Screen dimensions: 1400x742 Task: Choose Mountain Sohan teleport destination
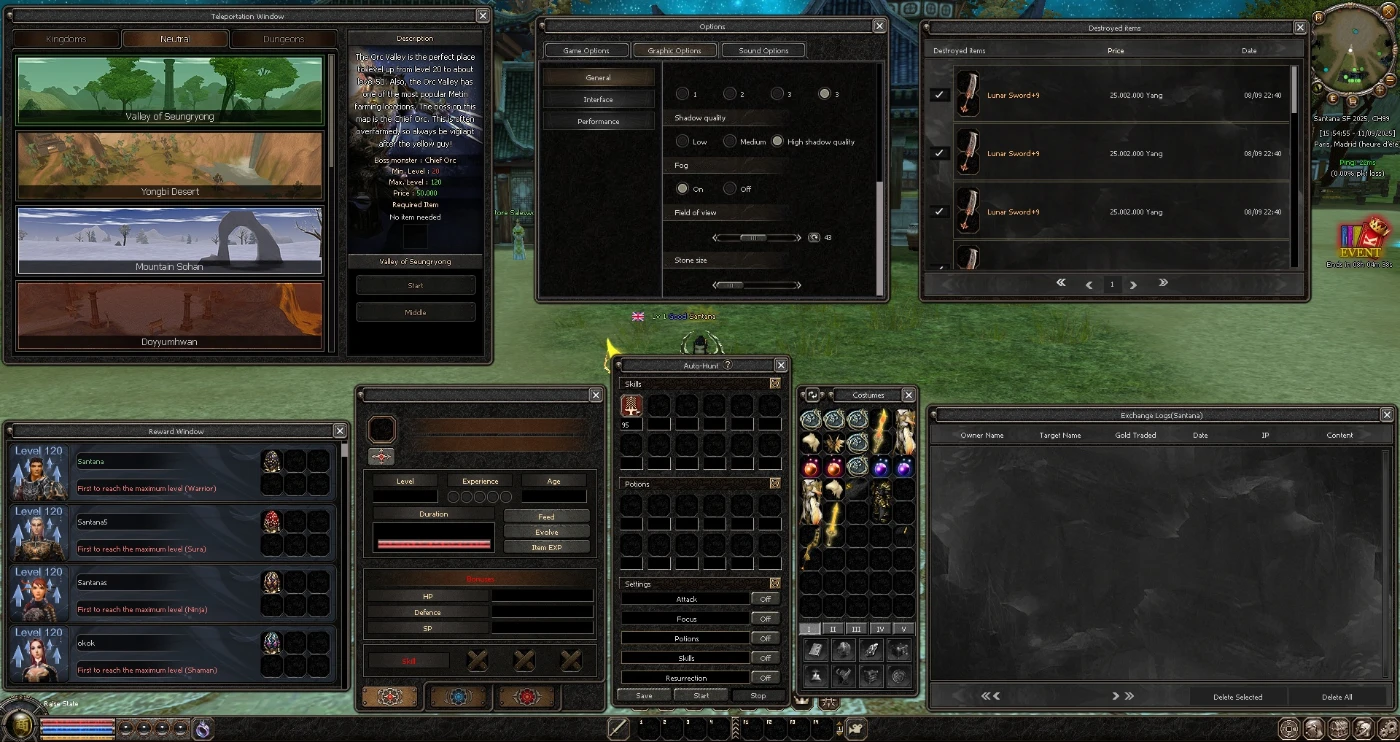pyautogui.click(x=169, y=240)
